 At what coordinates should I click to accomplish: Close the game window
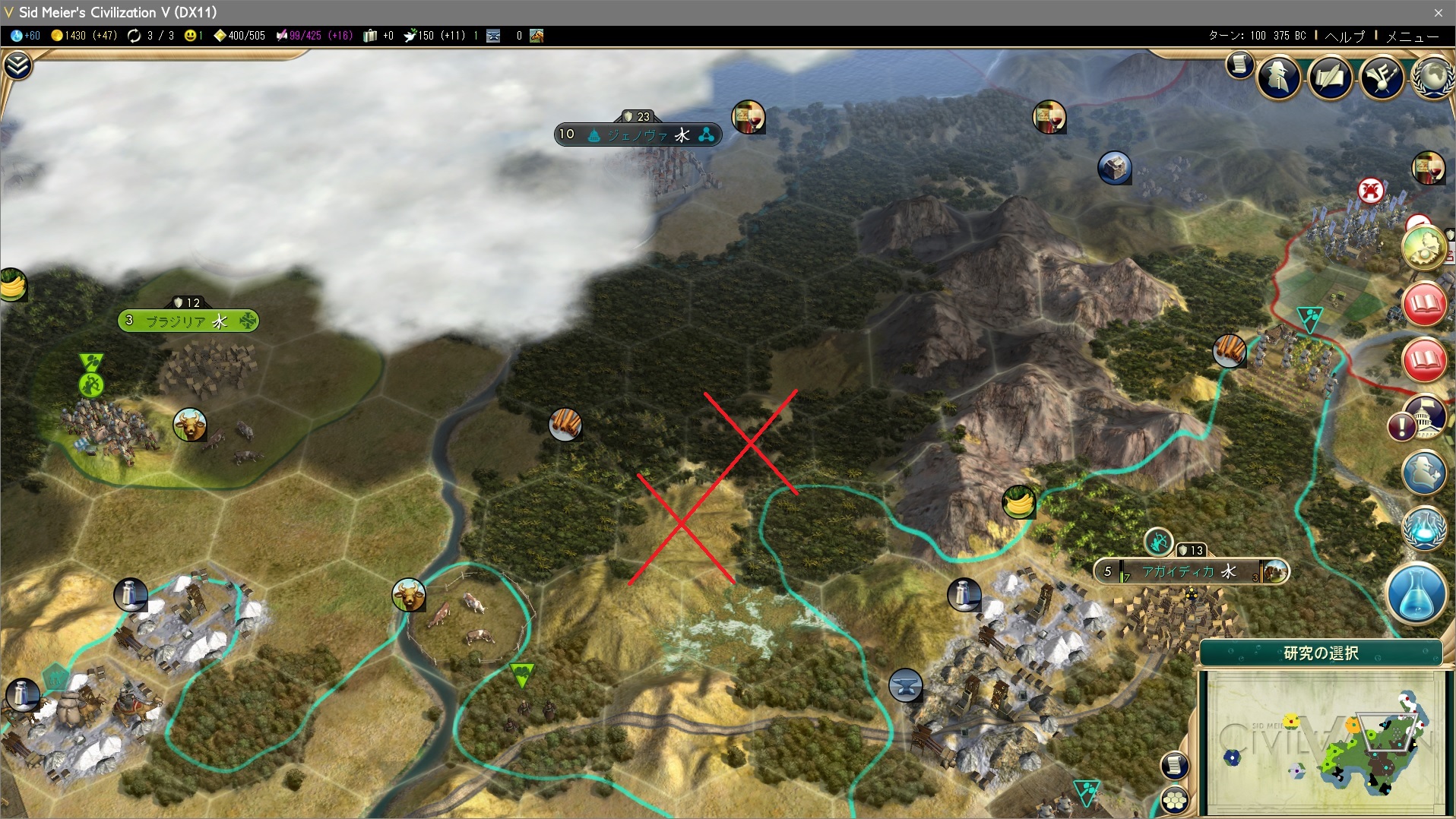tap(1438, 12)
